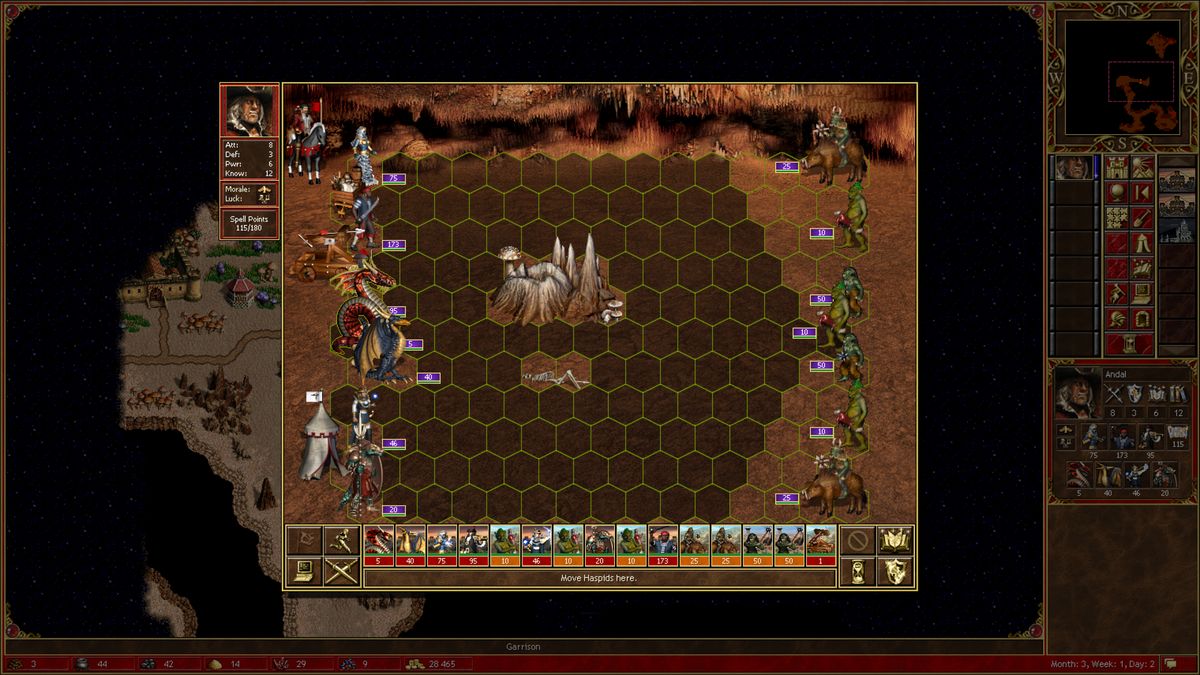This screenshot has height=675, width=1200.
Task: Choose the queue portrait showing 95 units
Action: pyautogui.click(x=473, y=546)
